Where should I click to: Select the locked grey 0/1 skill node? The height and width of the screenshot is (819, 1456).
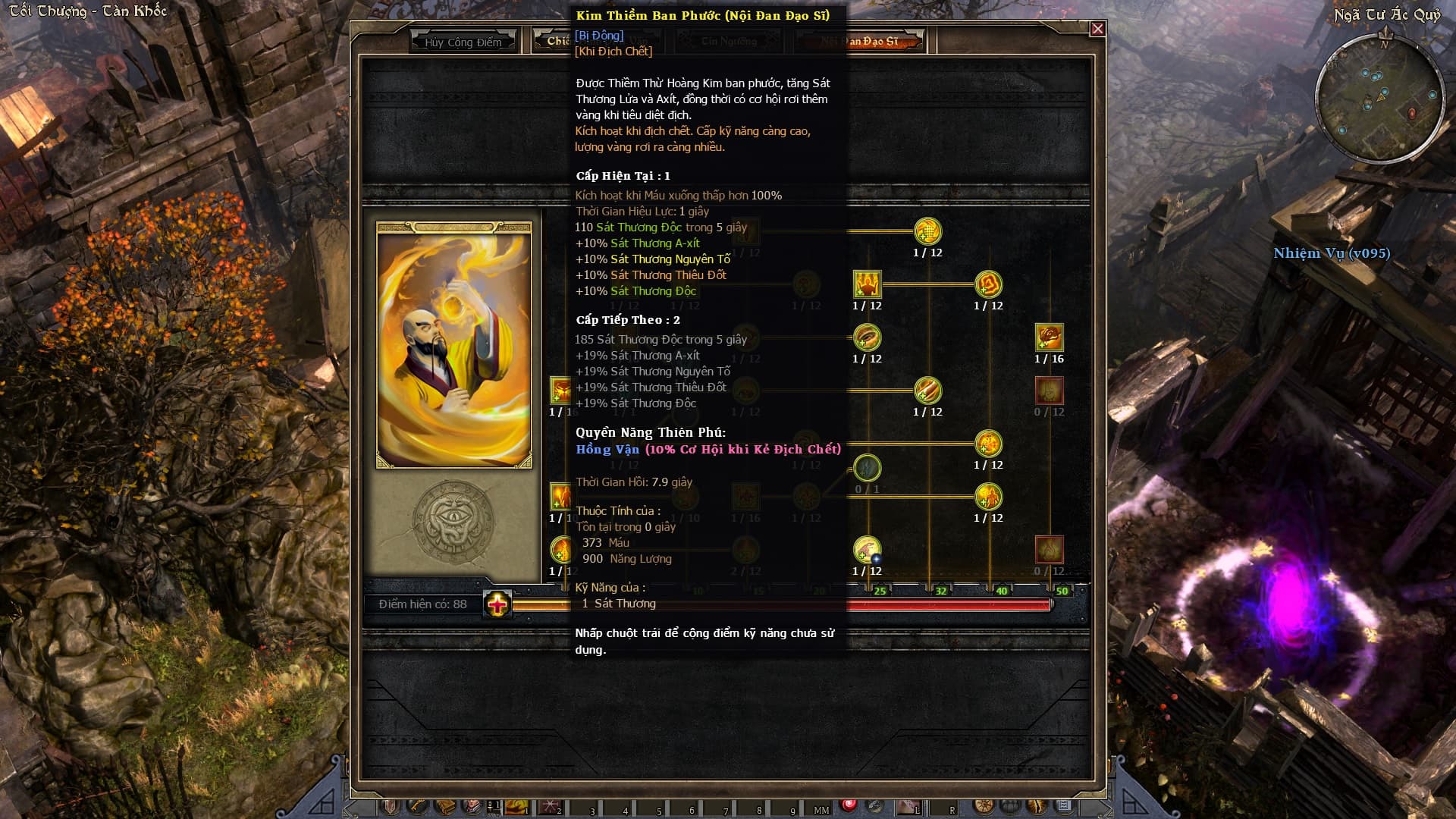coord(867,468)
